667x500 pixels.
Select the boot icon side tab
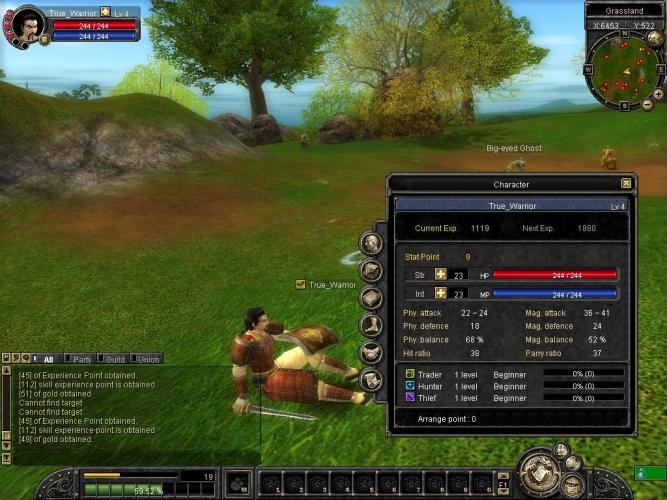pos(372,325)
